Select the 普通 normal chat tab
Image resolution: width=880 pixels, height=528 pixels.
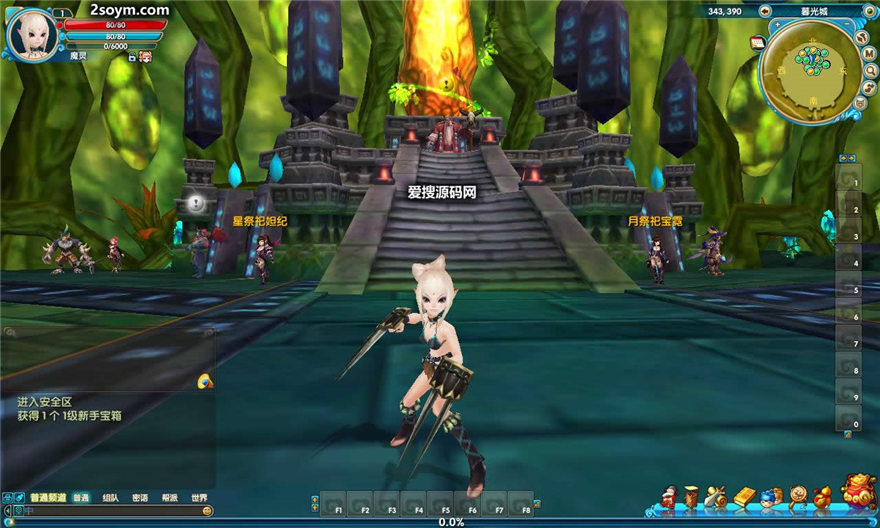click(x=81, y=497)
